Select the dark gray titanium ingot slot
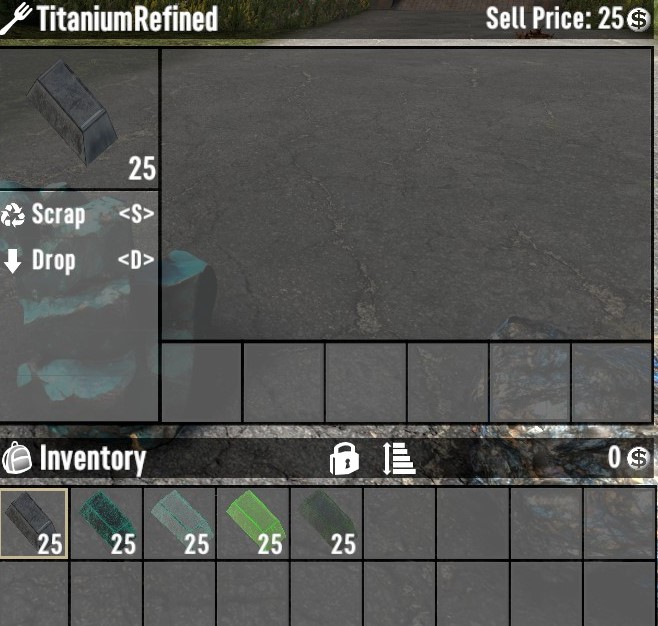Viewport: 658px width, 626px height. point(33,522)
